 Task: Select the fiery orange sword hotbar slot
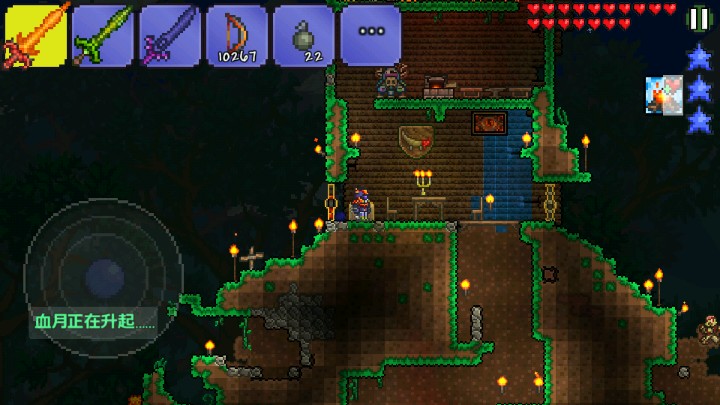coord(35,36)
